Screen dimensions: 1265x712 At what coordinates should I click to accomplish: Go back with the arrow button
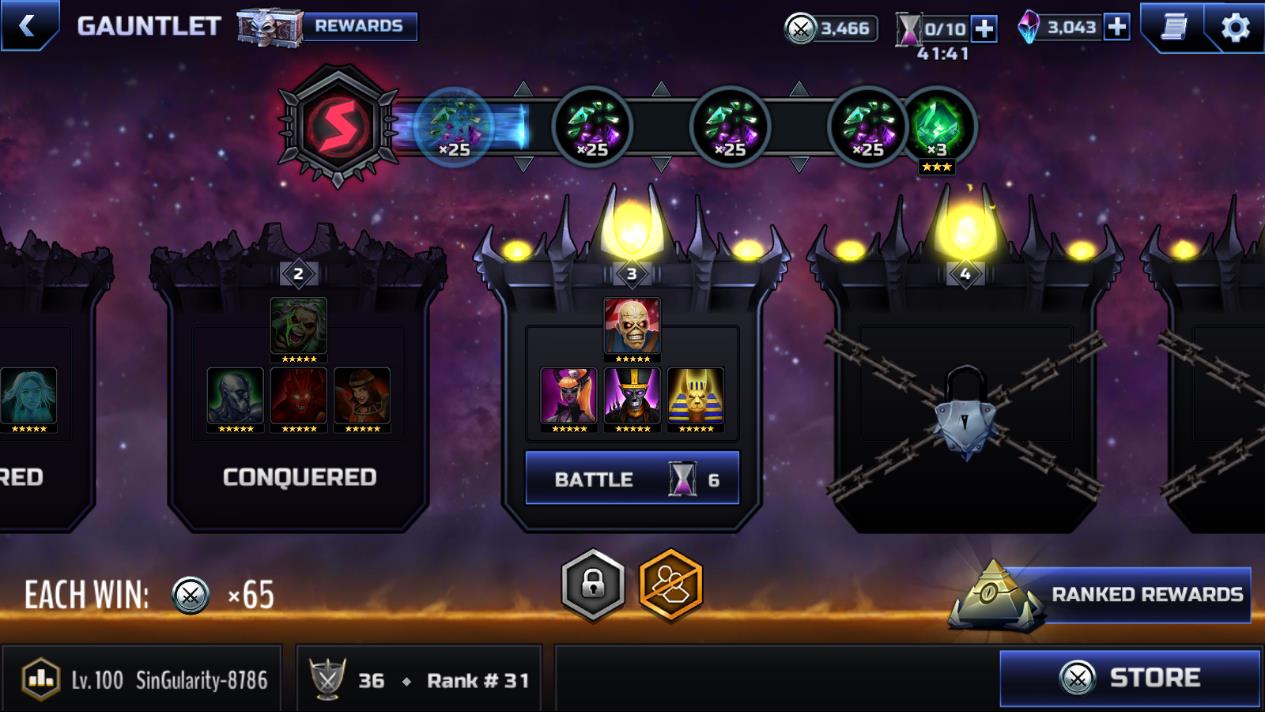click(x=27, y=26)
